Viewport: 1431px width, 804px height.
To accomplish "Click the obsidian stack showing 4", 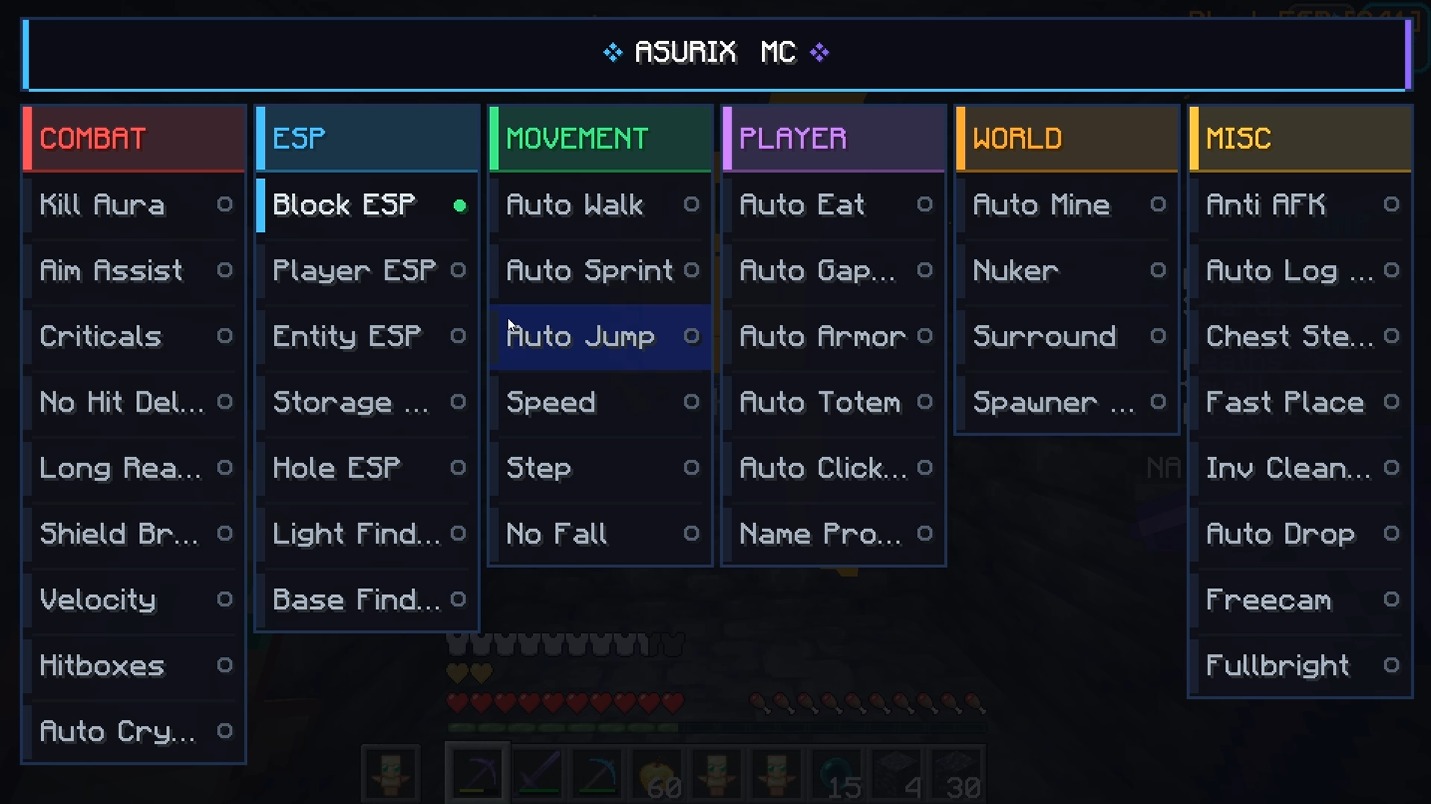I will [896, 772].
